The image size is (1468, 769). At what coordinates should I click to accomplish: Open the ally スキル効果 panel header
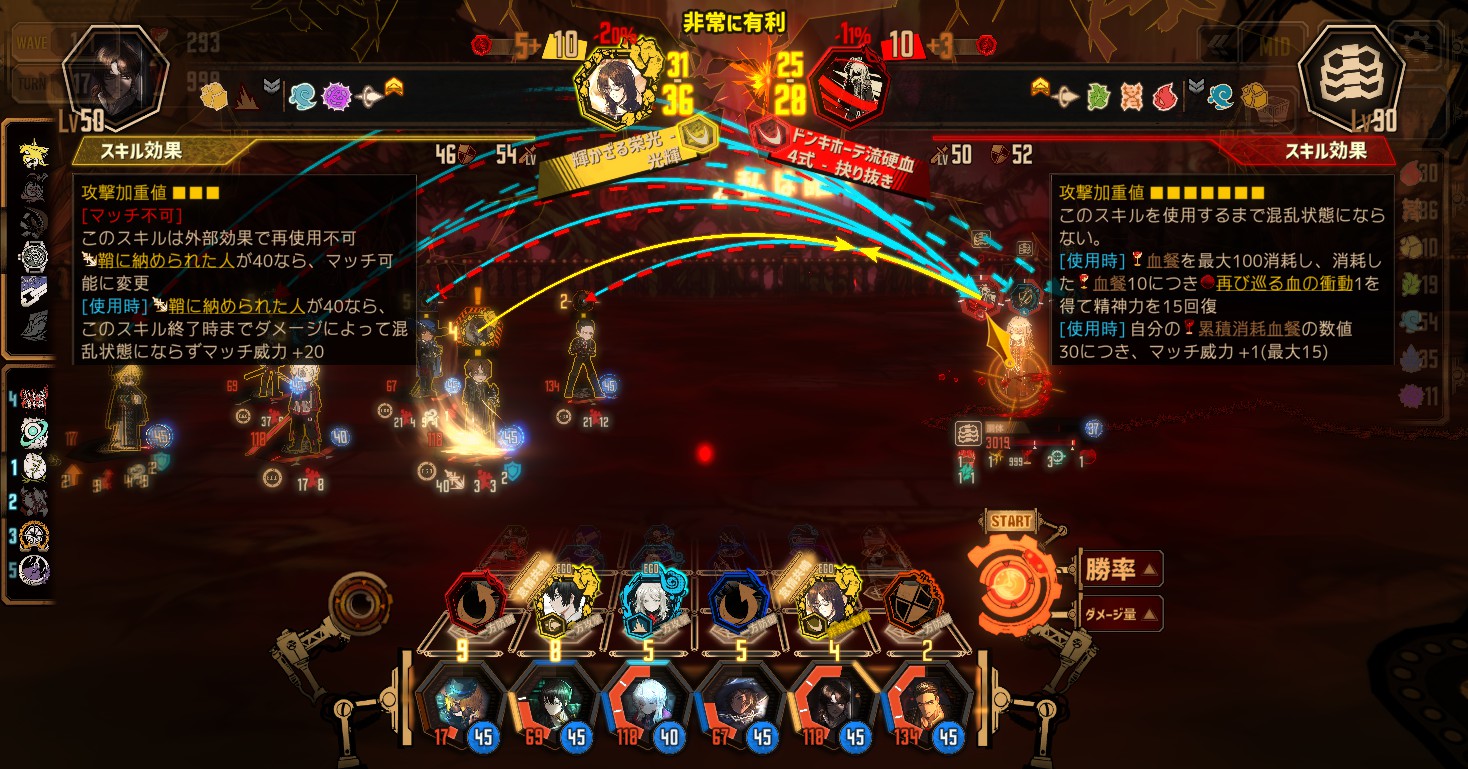point(150,152)
